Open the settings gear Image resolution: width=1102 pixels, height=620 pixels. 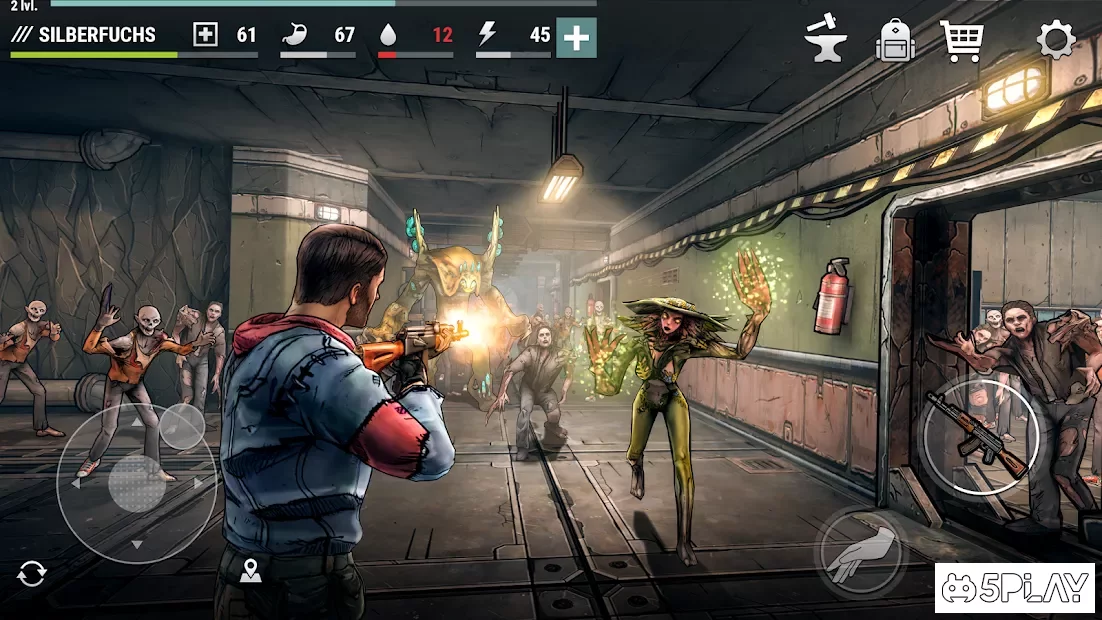(1056, 41)
